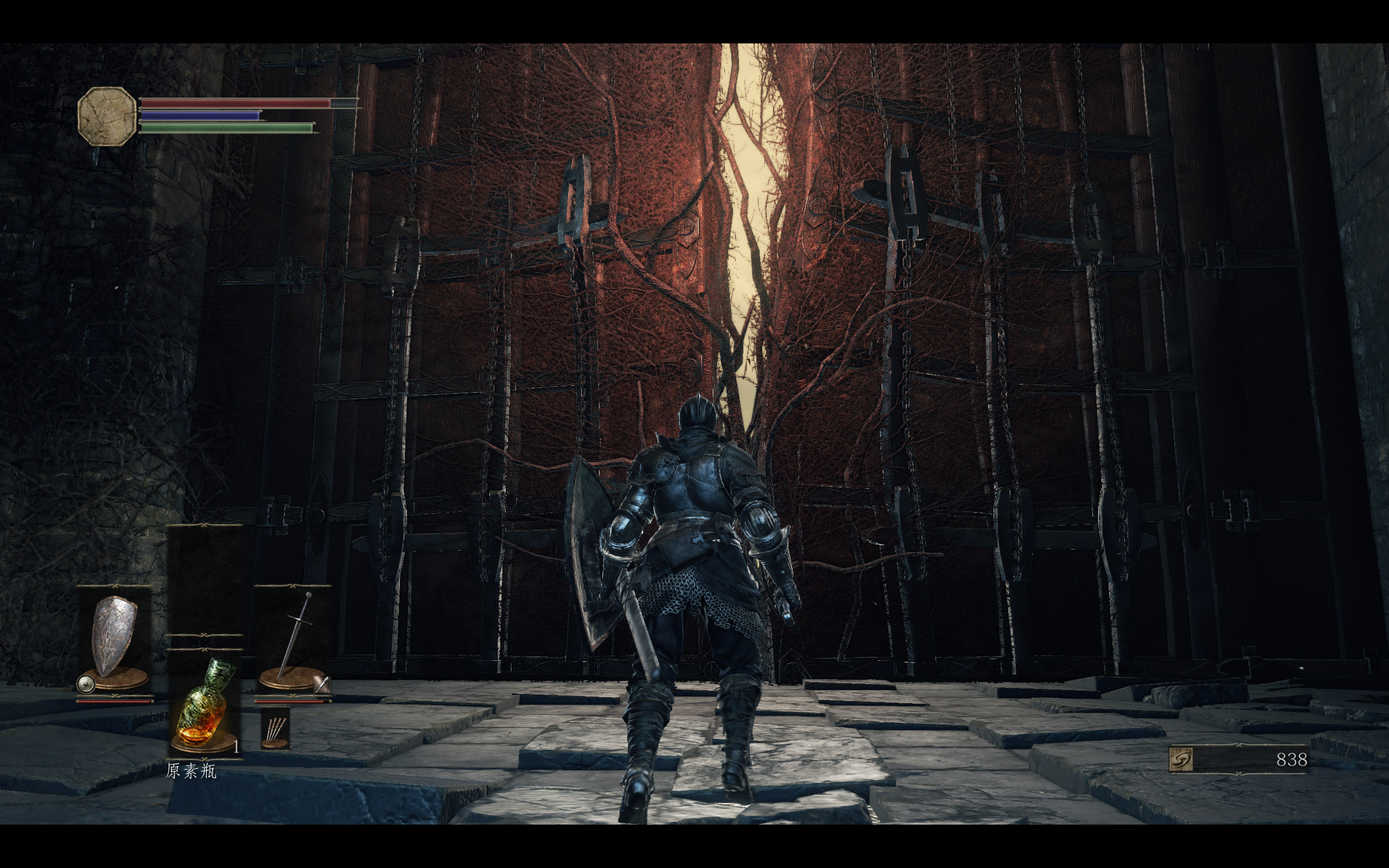Click the souls swirl icon

coord(1182,759)
